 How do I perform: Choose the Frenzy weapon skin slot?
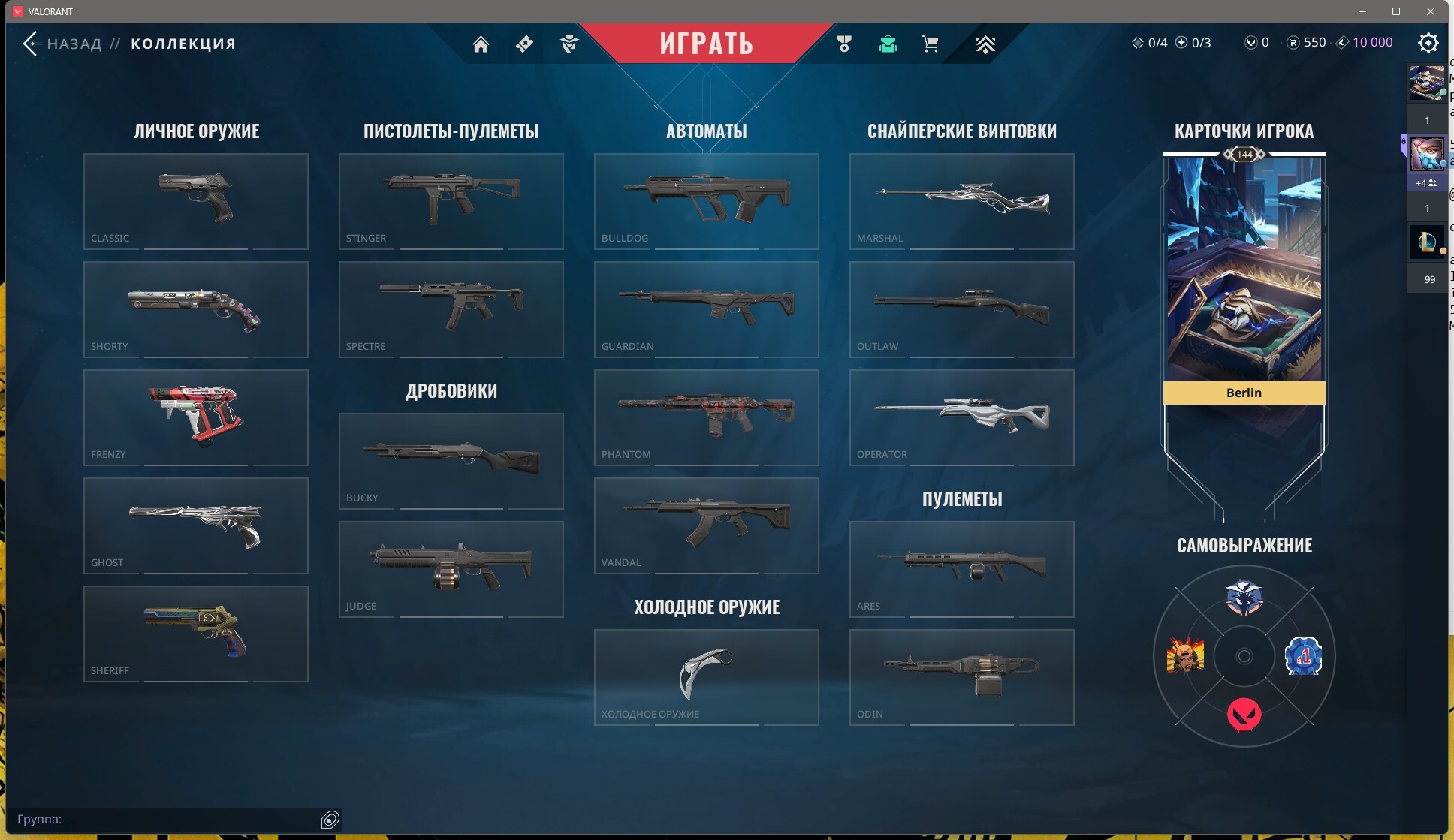[x=196, y=417]
